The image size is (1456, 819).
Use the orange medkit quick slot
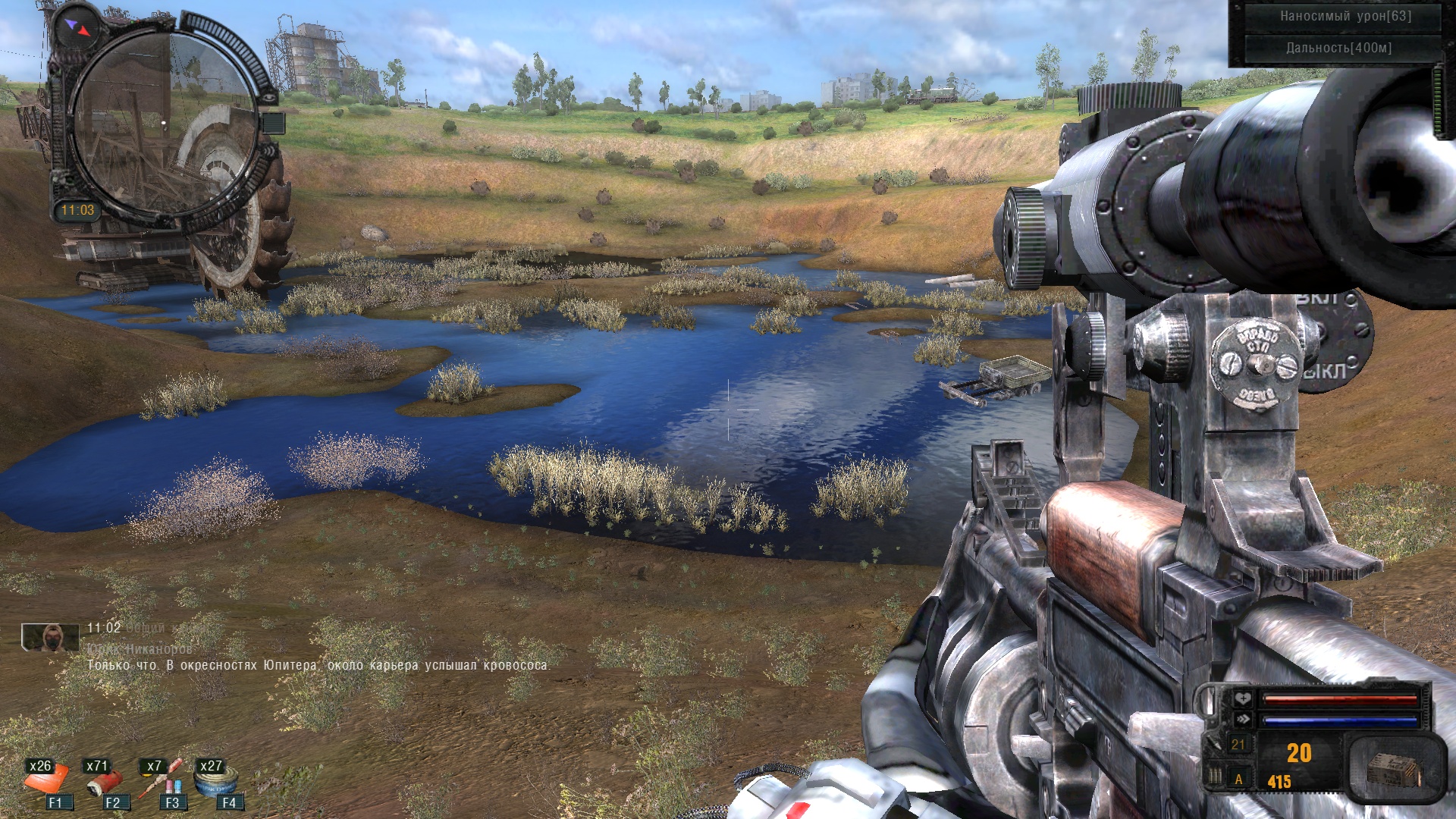point(49,781)
